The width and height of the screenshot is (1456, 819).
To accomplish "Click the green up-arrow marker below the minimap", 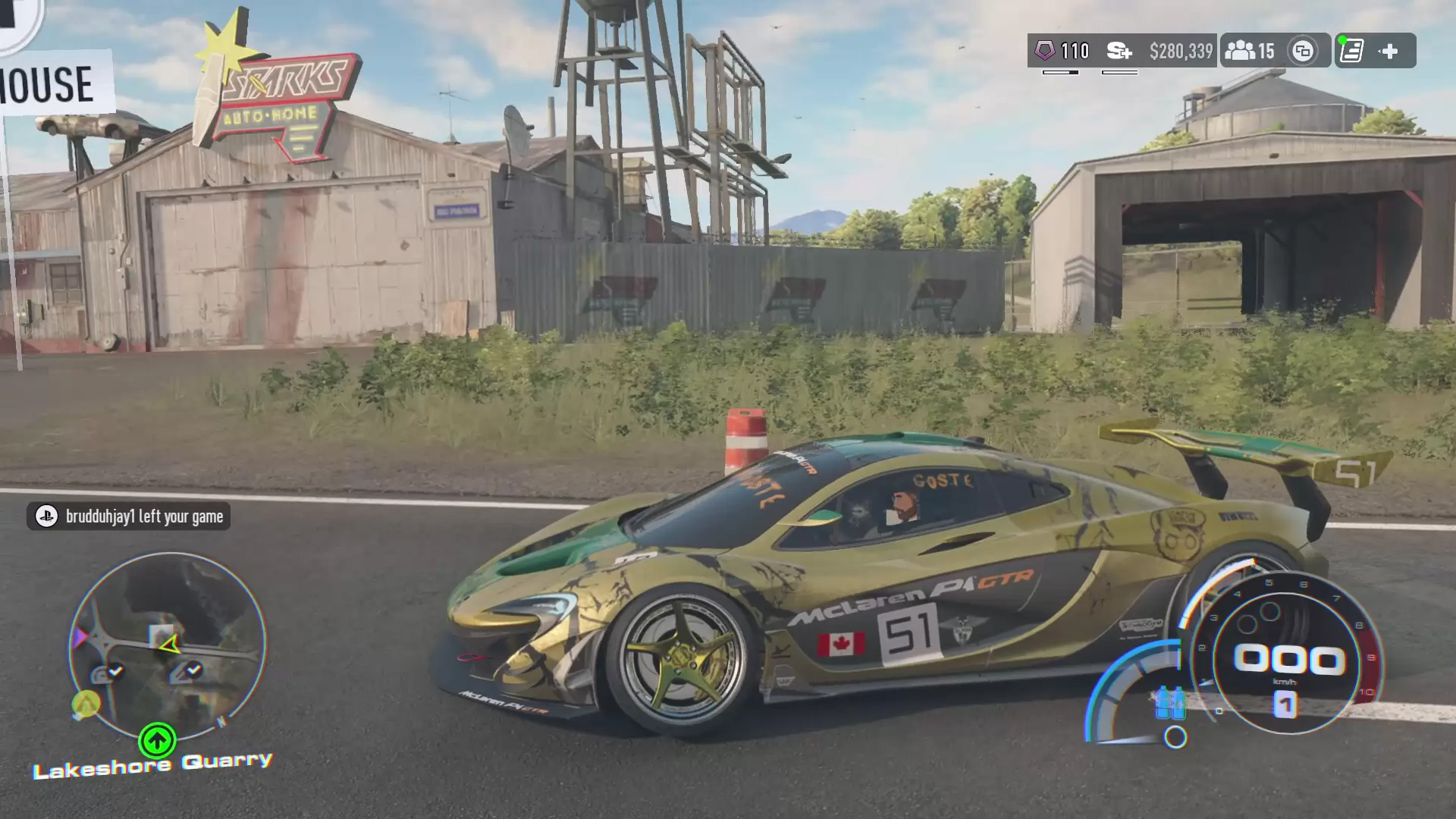I will point(157,740).
